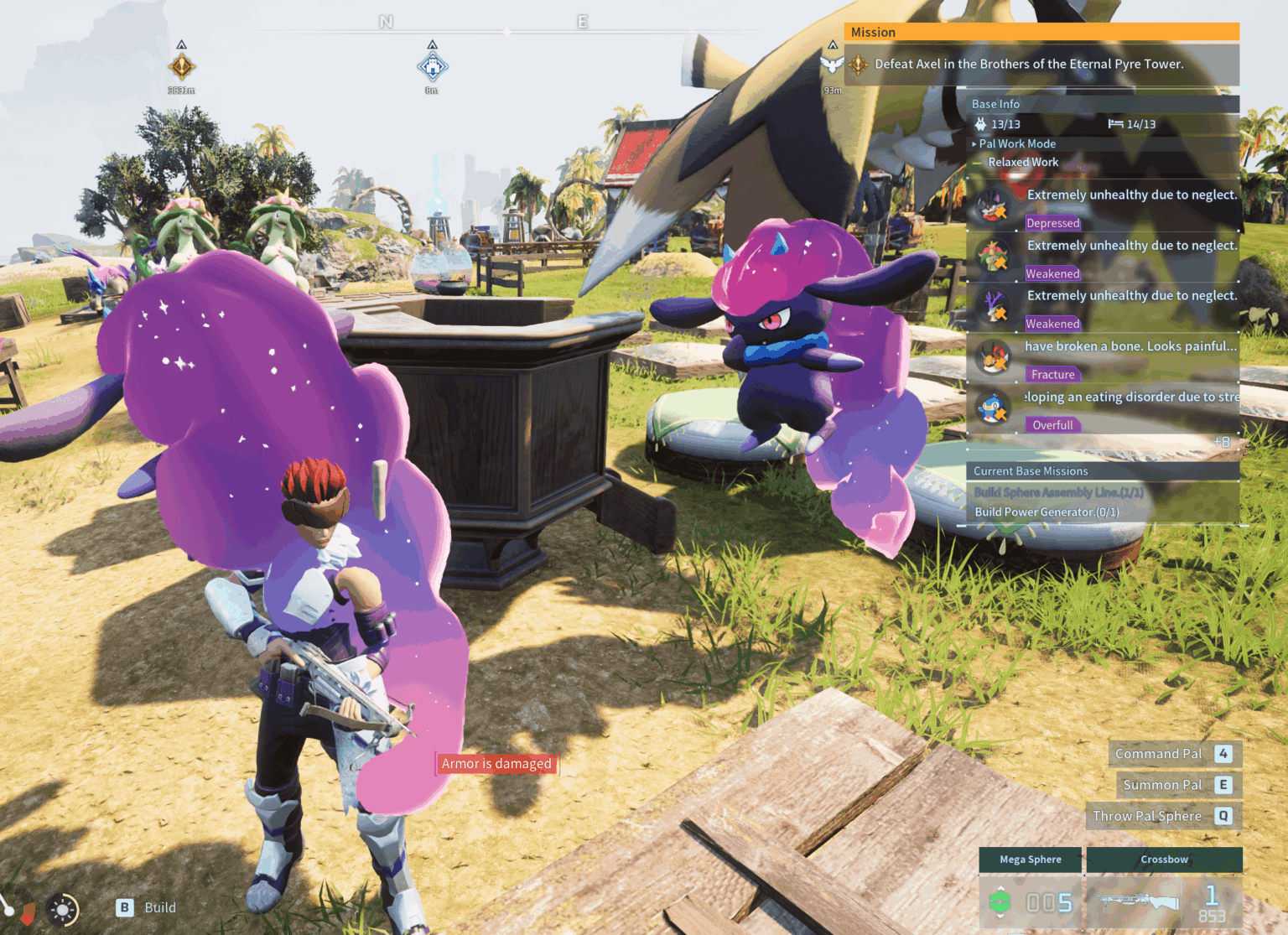
Task: Select the Depressed Pal status row
Action: (1103, 206)
